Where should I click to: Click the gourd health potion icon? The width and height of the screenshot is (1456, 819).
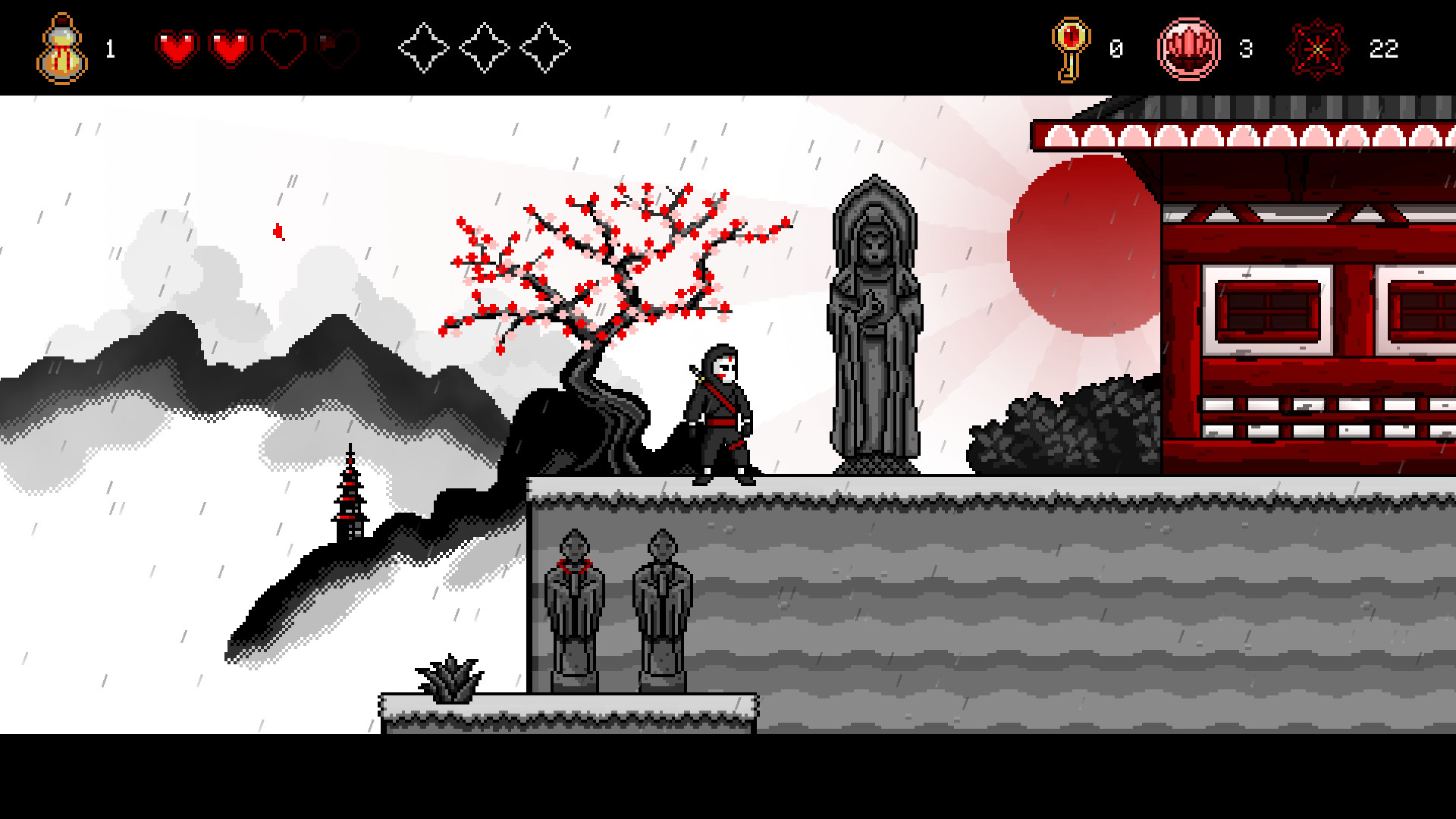tap(61, 47)
